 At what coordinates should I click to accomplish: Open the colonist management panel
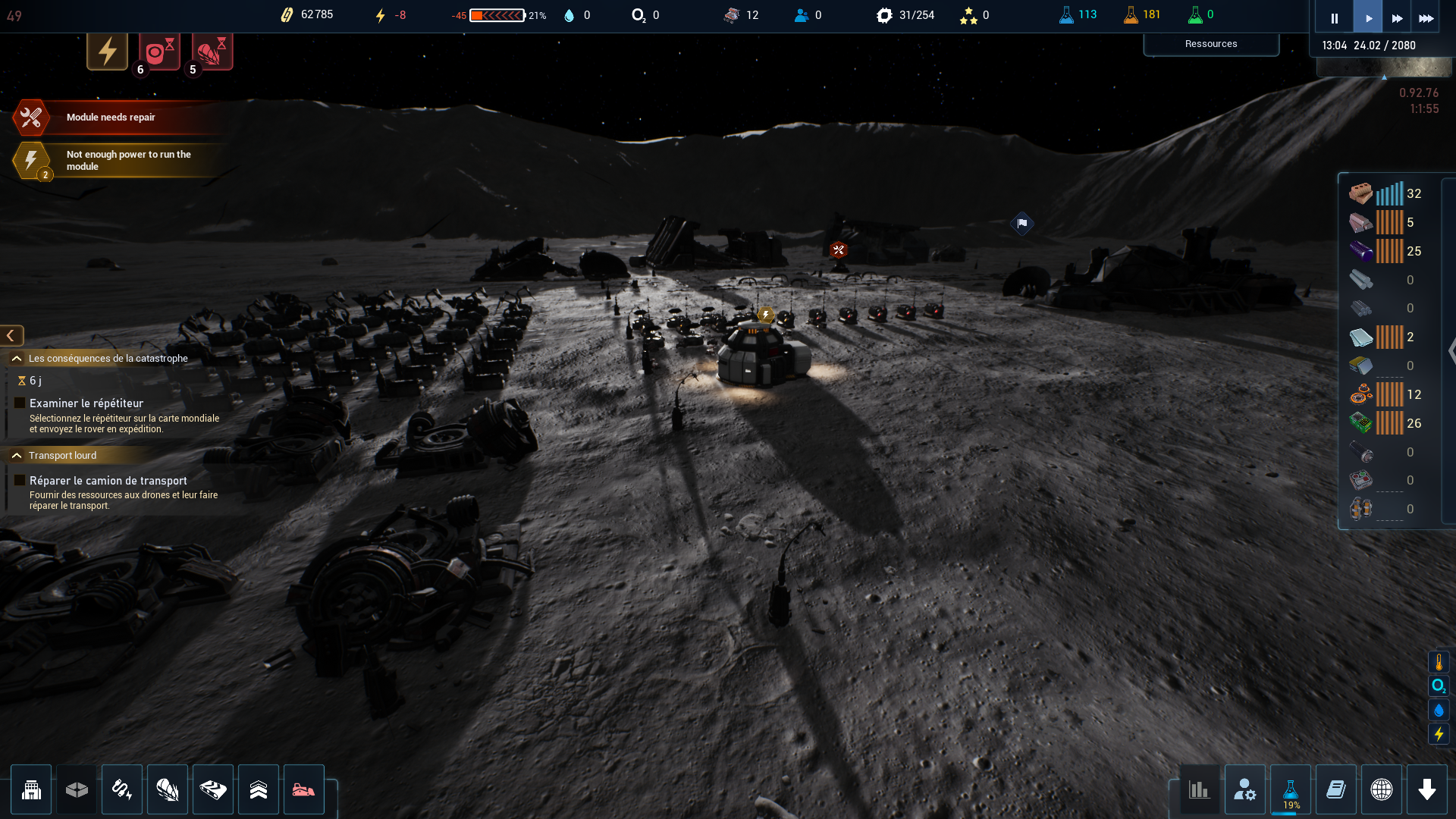point(1244,789)
